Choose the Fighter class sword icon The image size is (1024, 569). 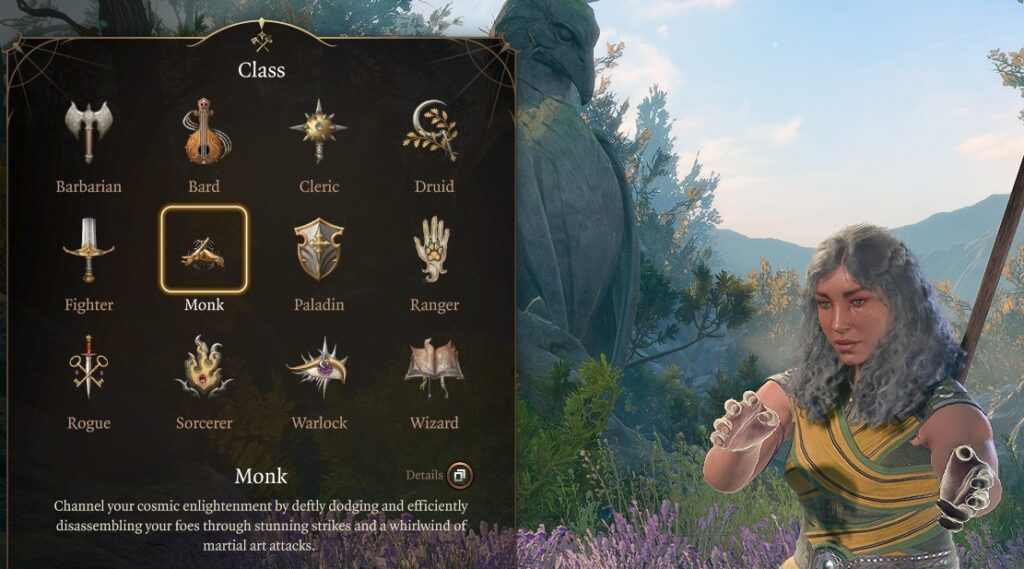(x=88, y=250)
